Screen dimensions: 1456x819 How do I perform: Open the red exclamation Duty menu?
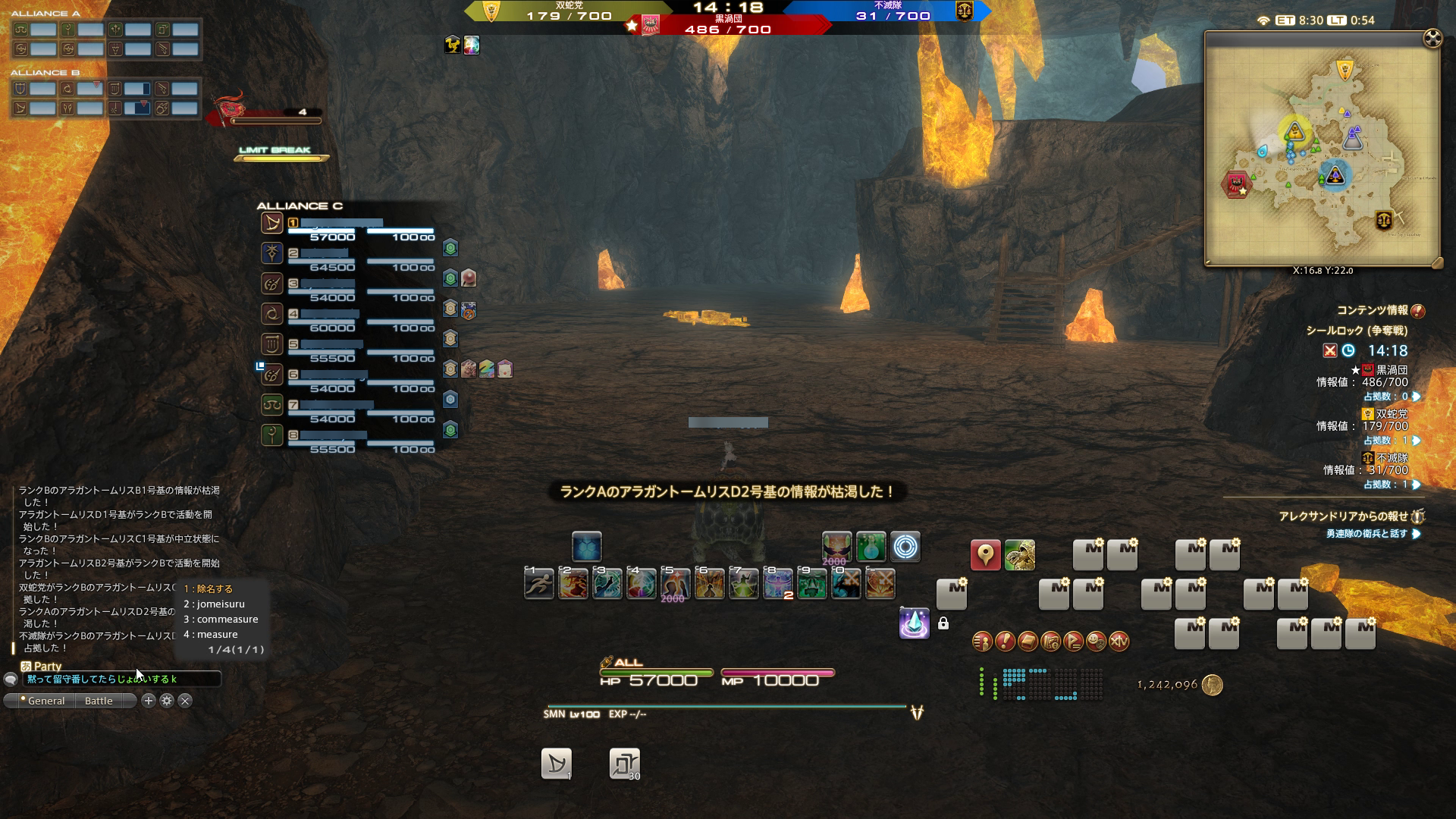pyautogui.click(x=1005, y=642)
